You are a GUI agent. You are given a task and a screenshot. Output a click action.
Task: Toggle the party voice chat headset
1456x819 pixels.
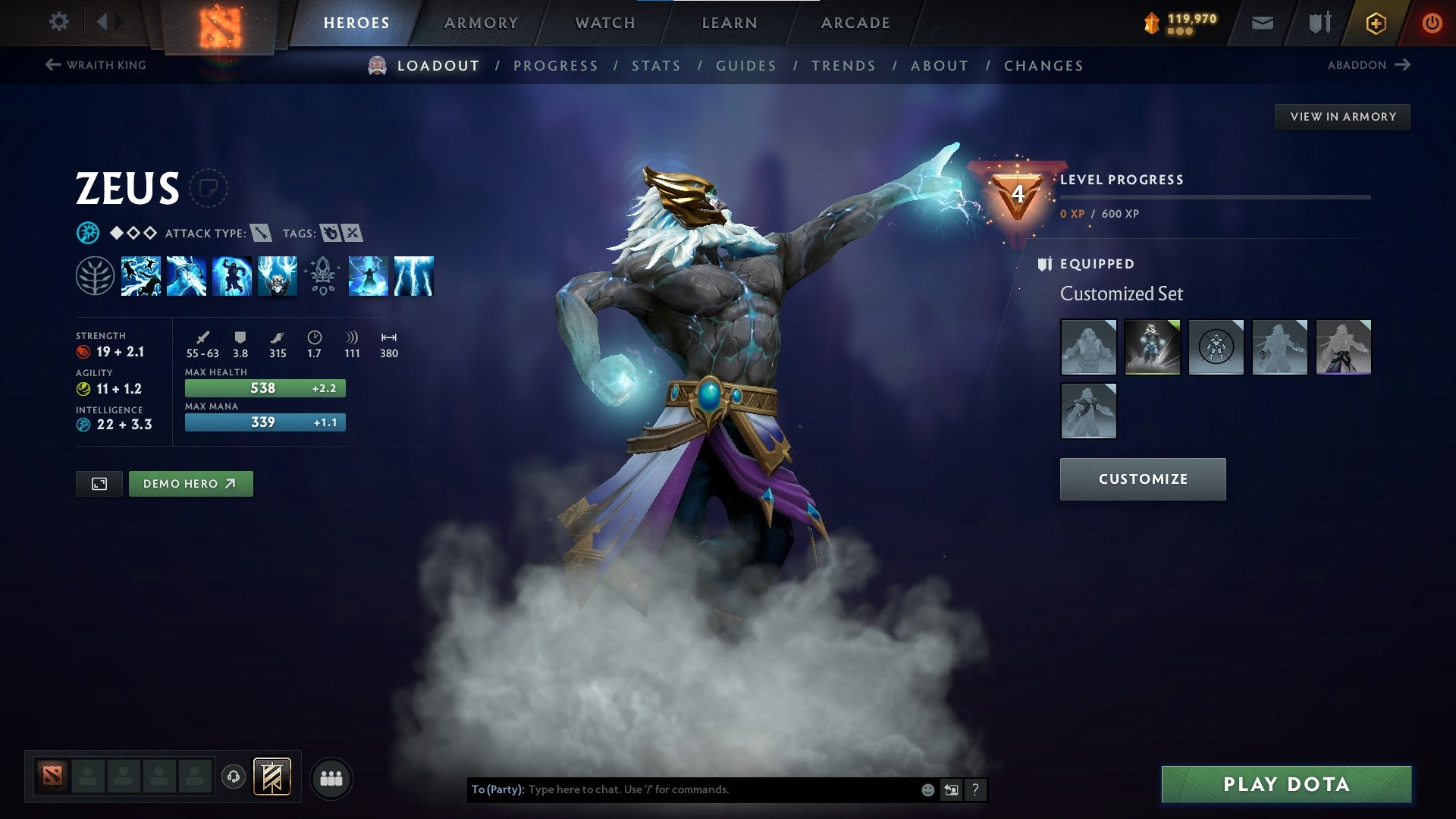coord(233,777)
